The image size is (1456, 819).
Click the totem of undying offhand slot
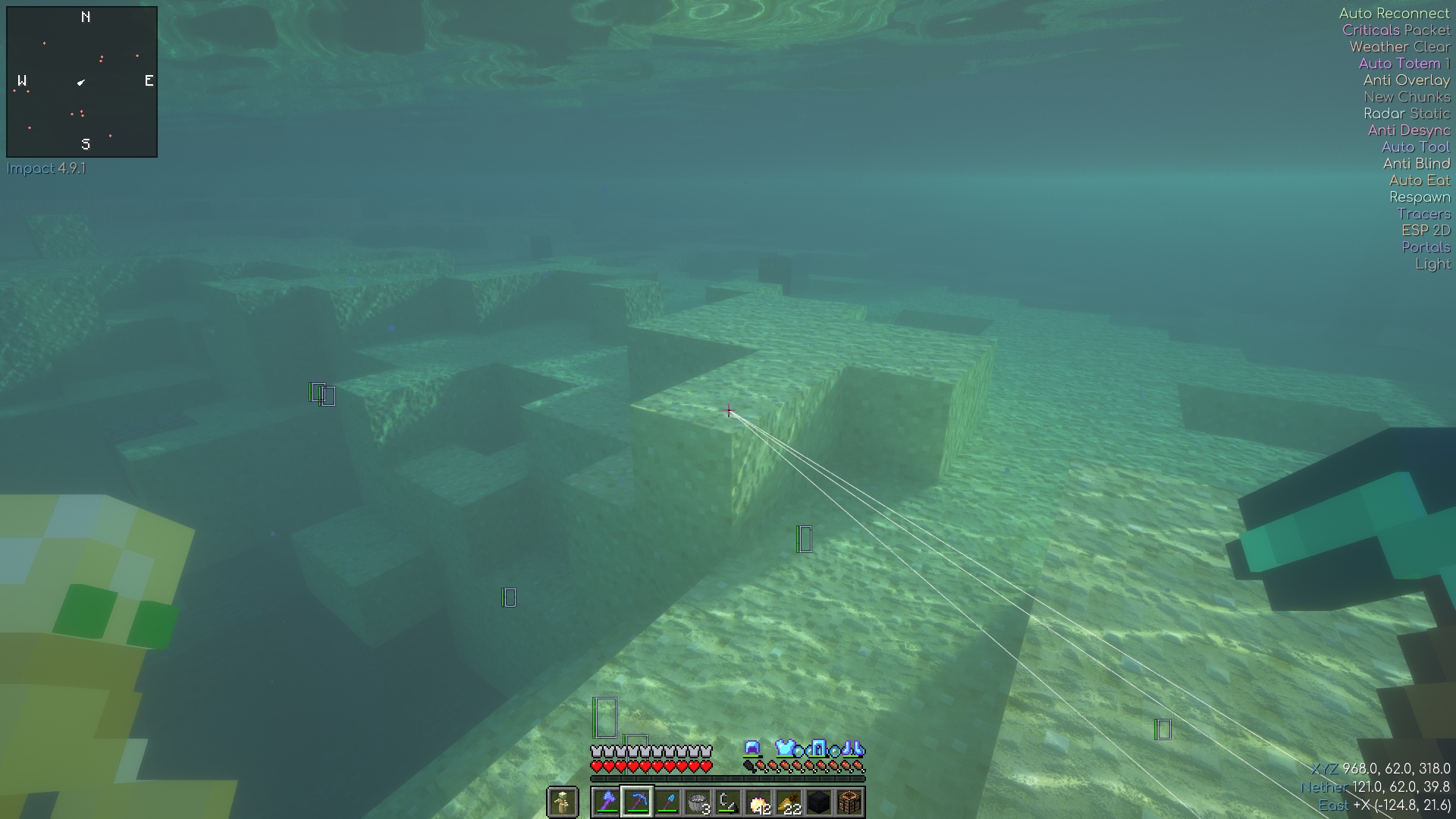[x=563, y=802]
